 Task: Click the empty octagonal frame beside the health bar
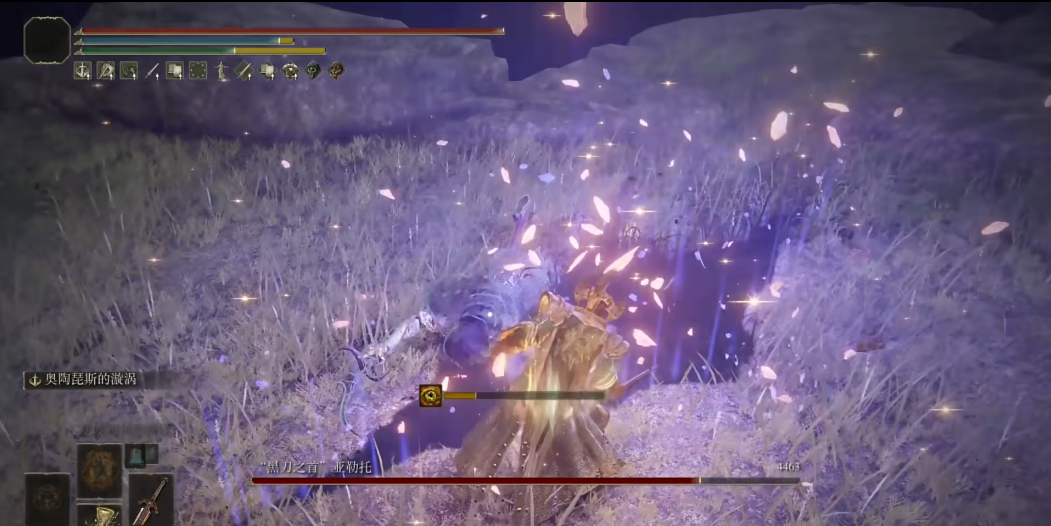pyautogui.click(x=47, y=40)
